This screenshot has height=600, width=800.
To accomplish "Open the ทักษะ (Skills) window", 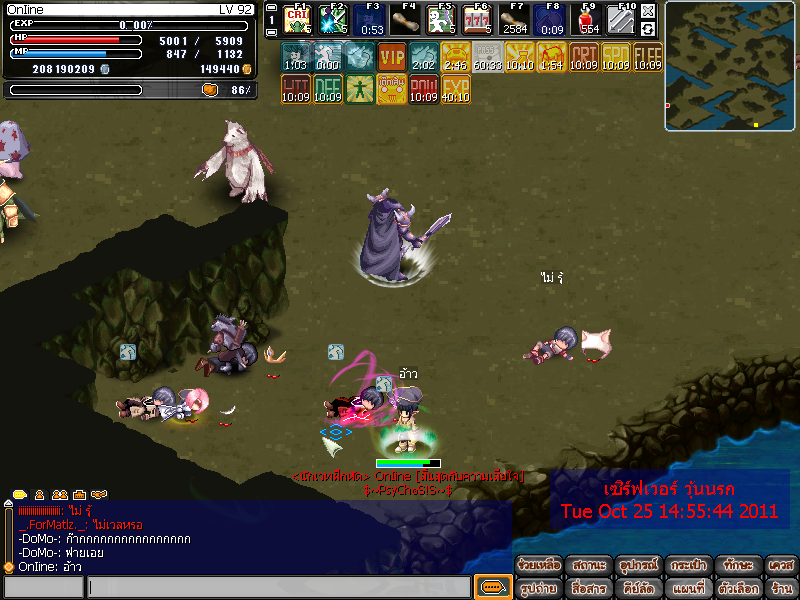I will point(737,566).
